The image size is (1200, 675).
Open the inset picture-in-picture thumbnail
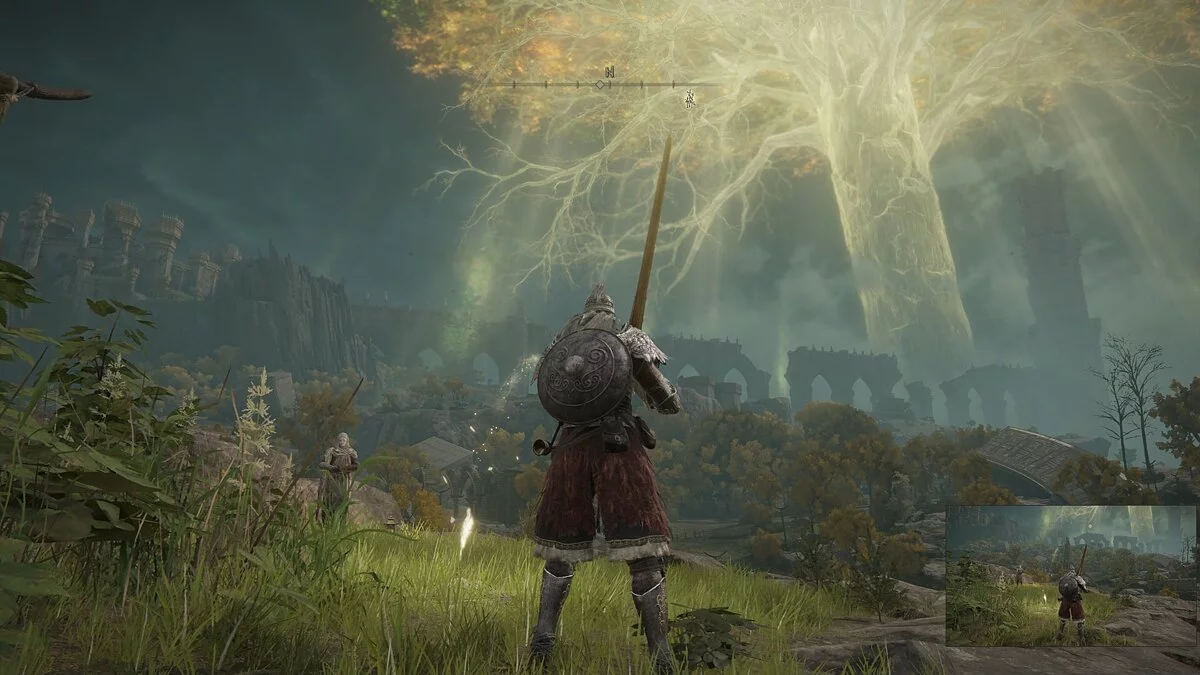click(x=1070, y=575)
